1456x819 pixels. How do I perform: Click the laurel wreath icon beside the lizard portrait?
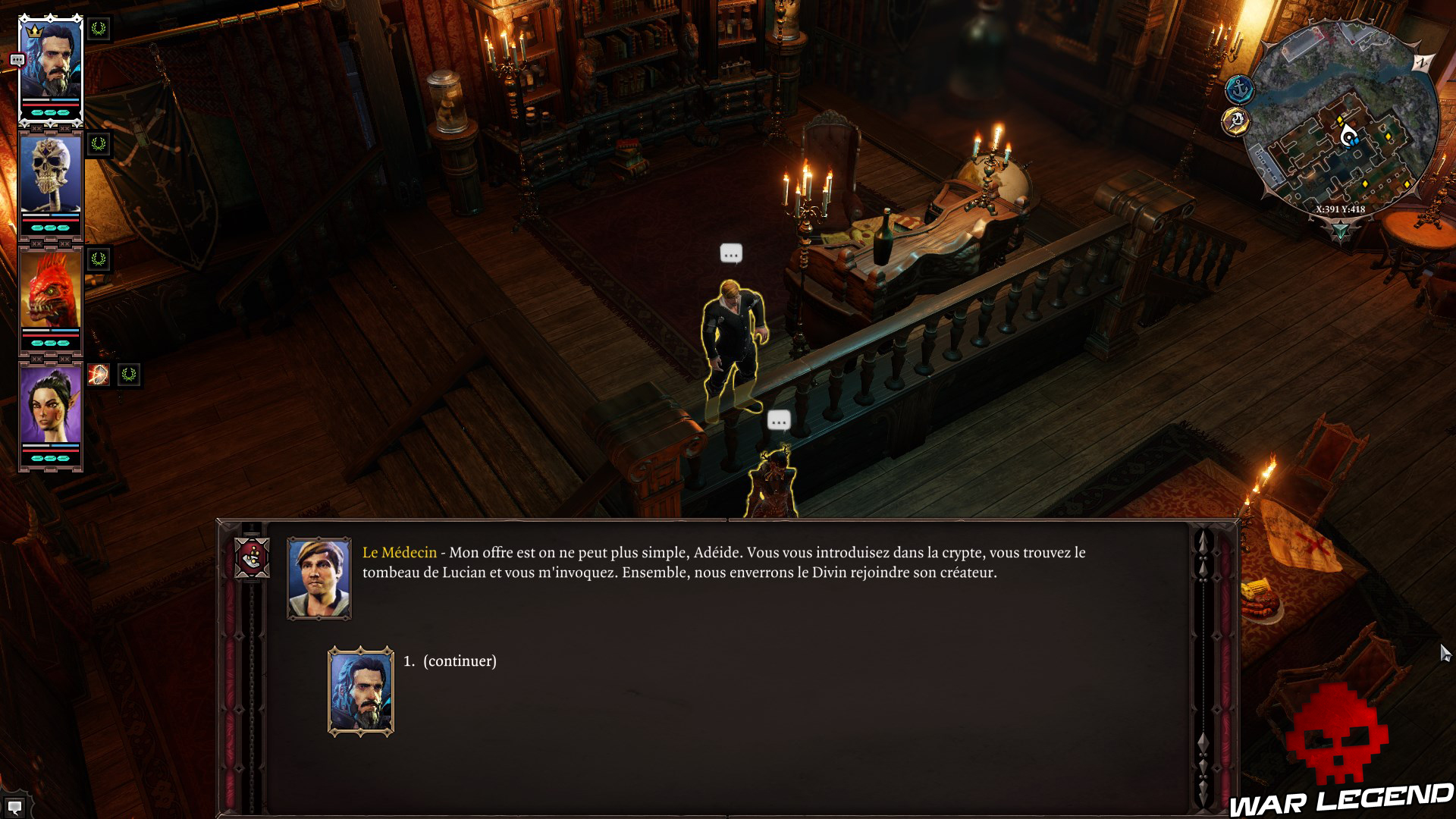[x=97, y=260]
